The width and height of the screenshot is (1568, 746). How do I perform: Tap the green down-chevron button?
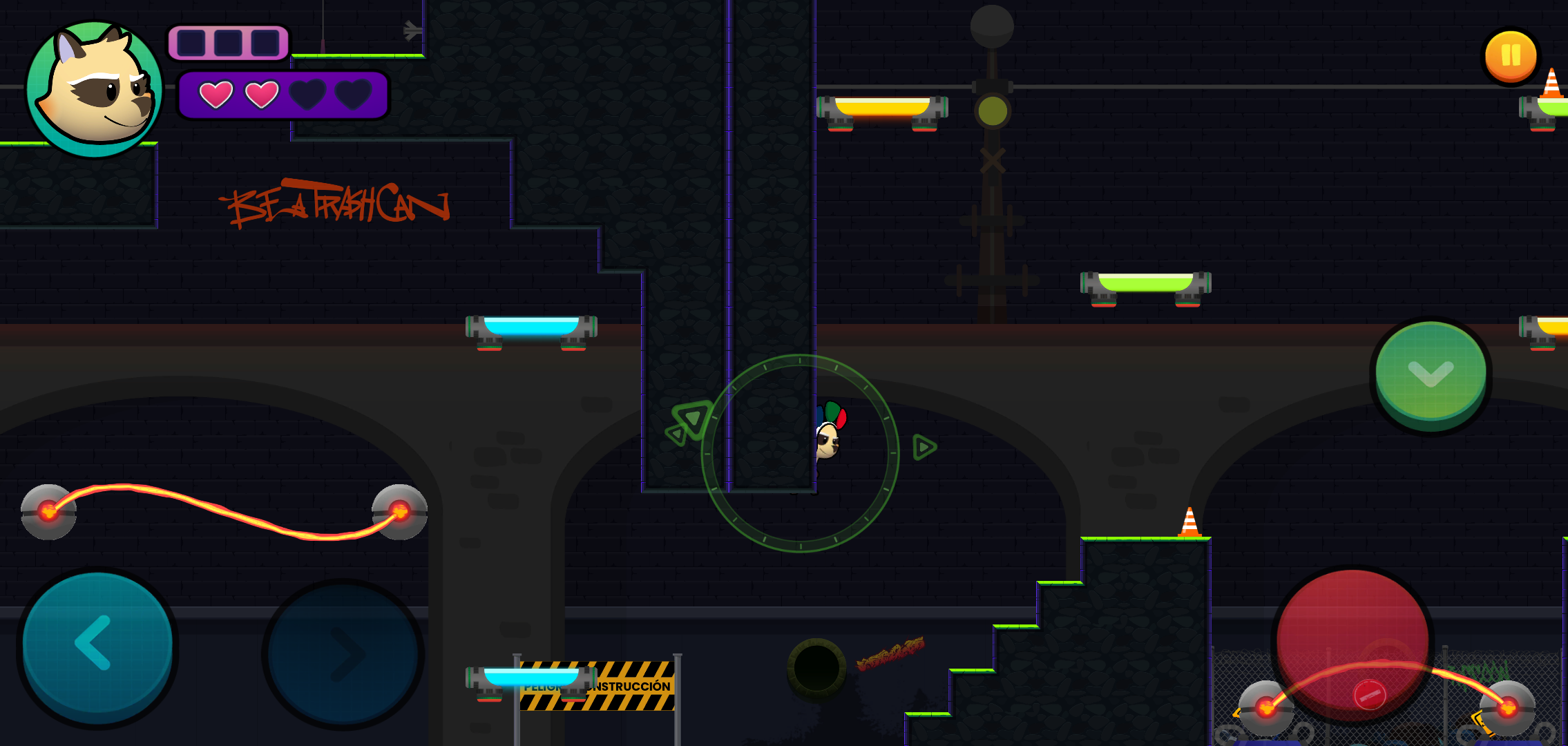pos(1431,373)
